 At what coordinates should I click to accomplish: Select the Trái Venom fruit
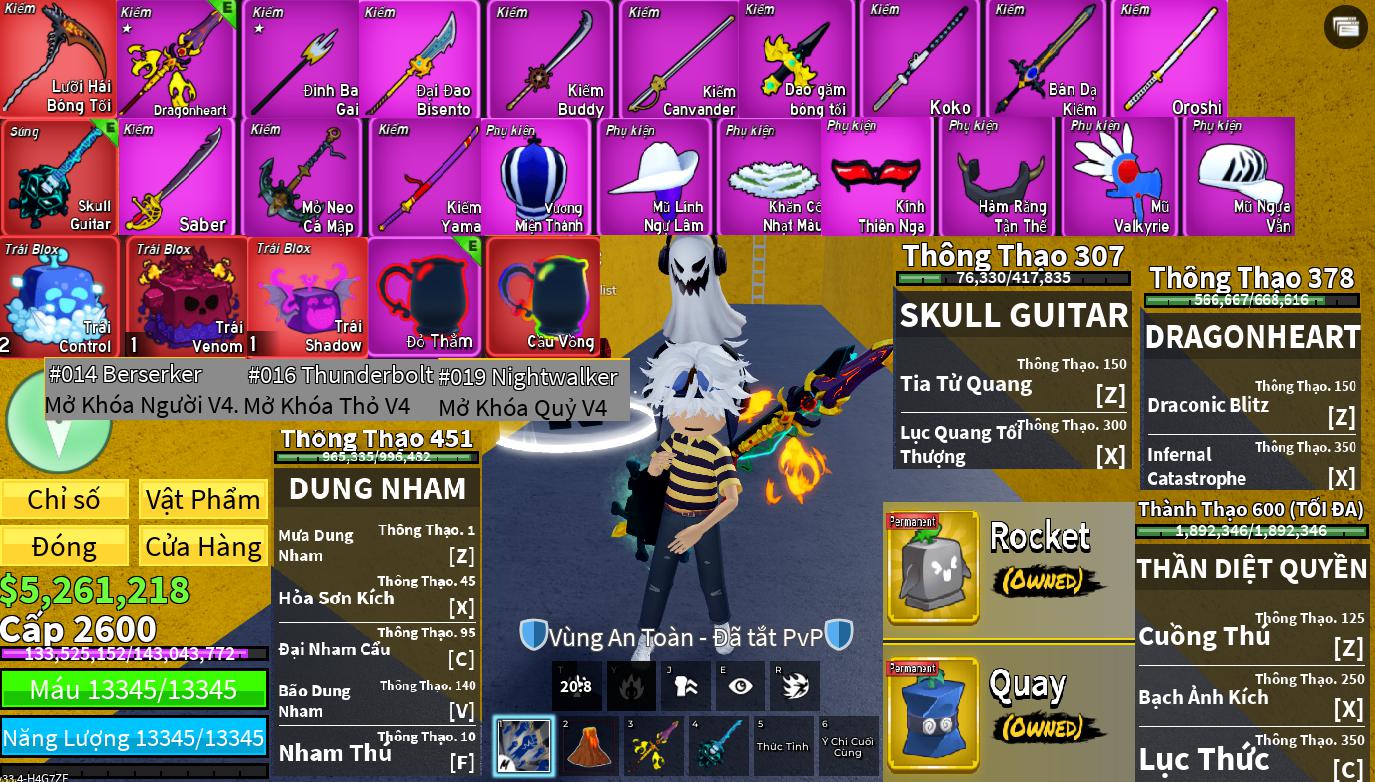(187, 297)
